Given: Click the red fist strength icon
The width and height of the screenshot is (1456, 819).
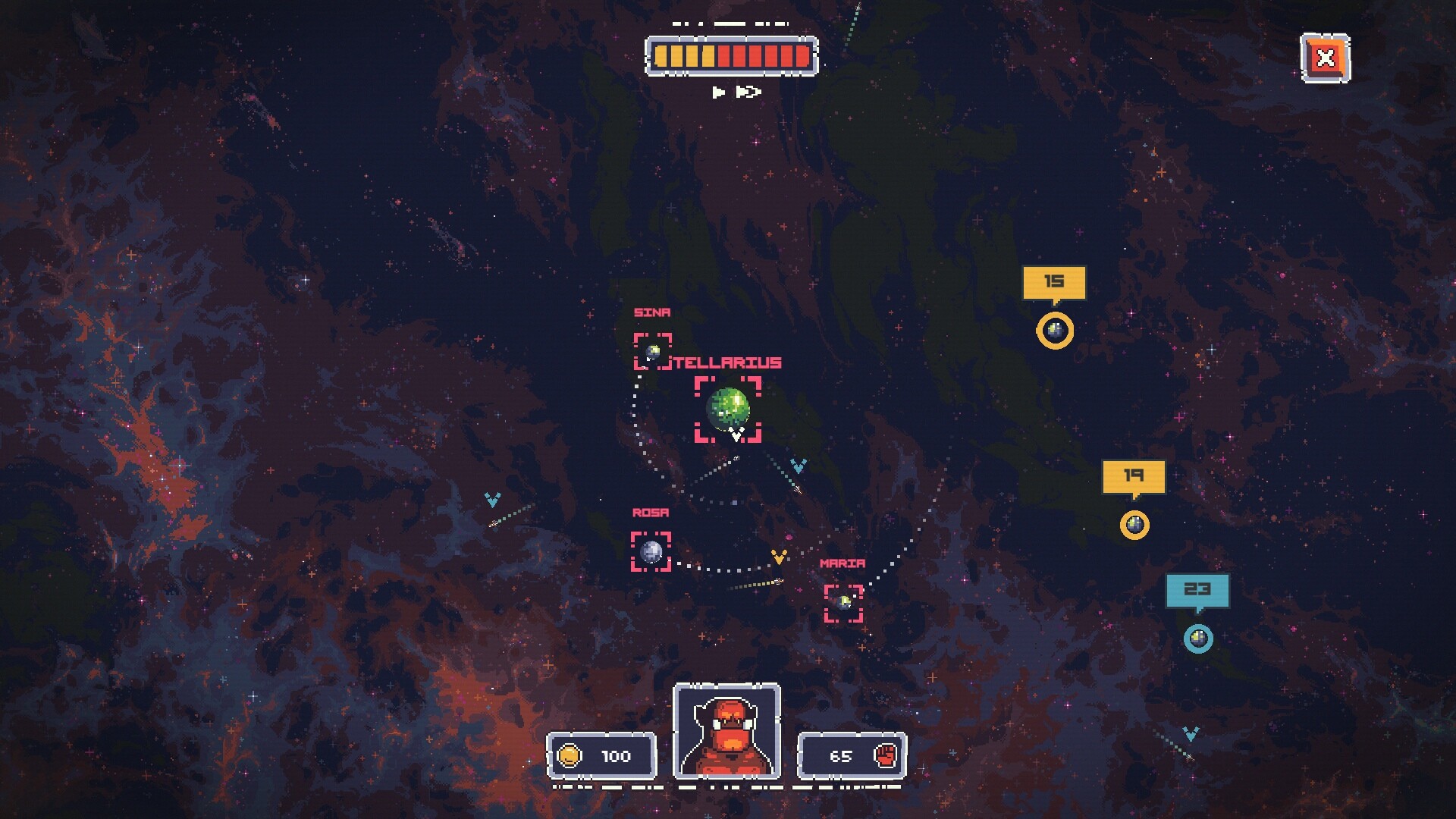Looking at the screenshot, I should point(886,756).
